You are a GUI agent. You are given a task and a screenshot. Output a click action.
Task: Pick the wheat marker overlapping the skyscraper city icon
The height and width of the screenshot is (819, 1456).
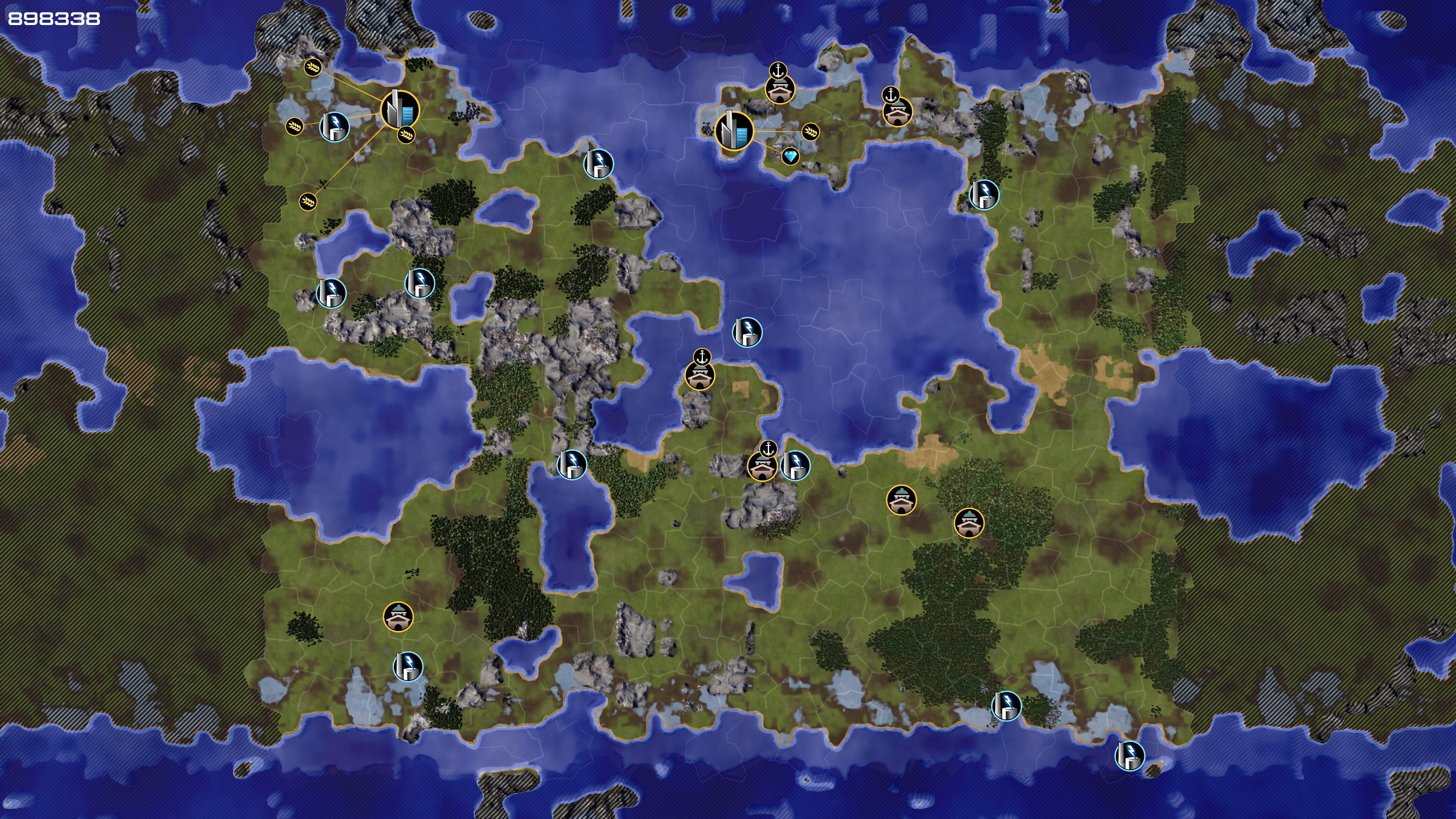click(406, 135)
